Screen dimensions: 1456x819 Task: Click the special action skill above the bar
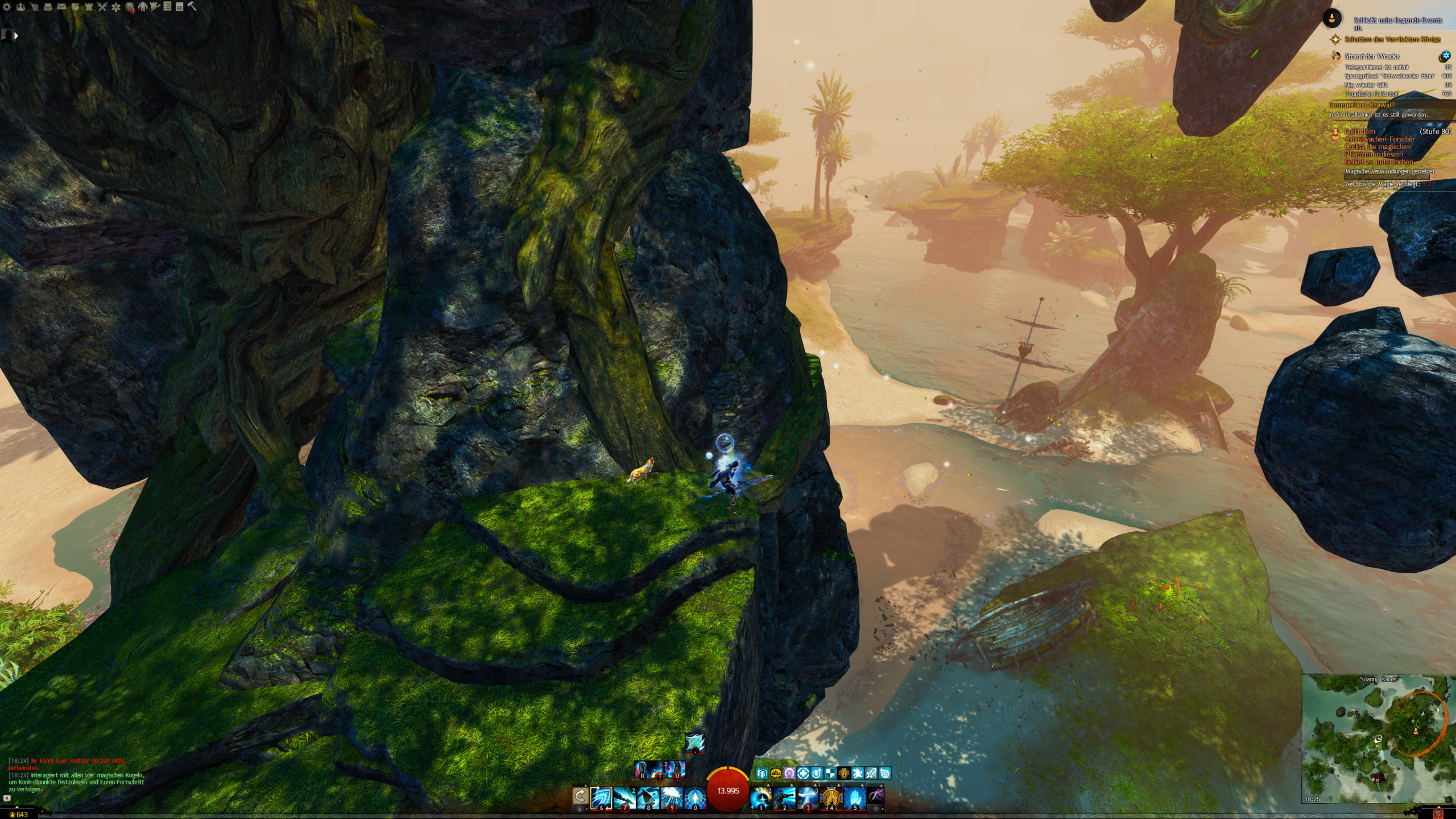pyautogui.click(x=694, y=742)
